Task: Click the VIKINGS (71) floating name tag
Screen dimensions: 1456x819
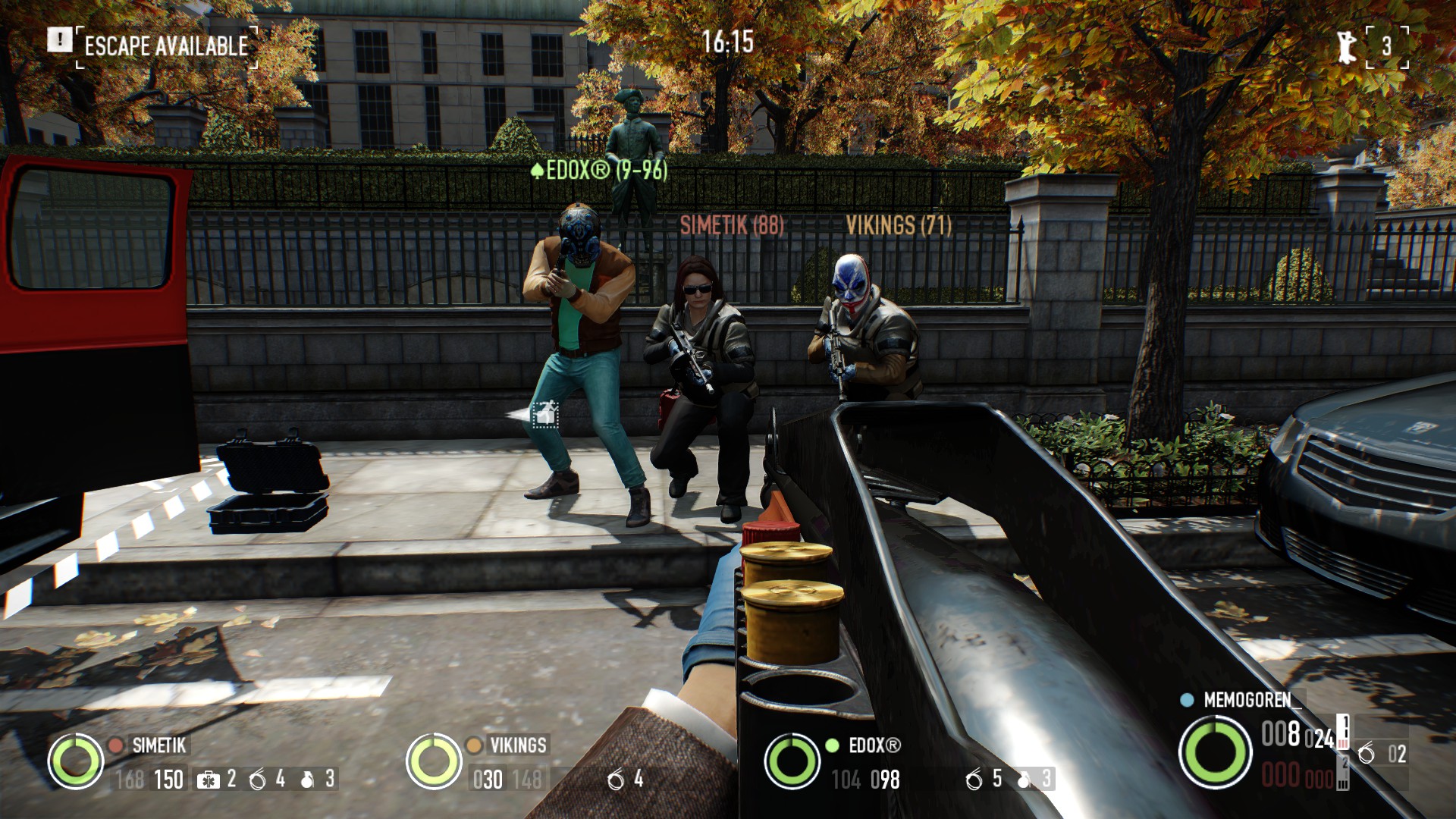Action: [898, 225]
